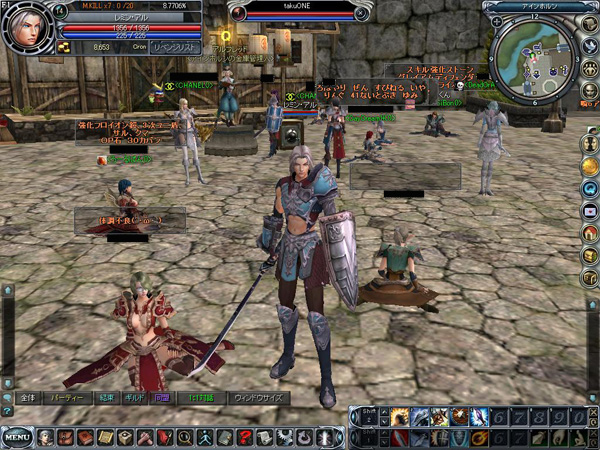Click the ウィンドウサイズ button

click(257, 398)
